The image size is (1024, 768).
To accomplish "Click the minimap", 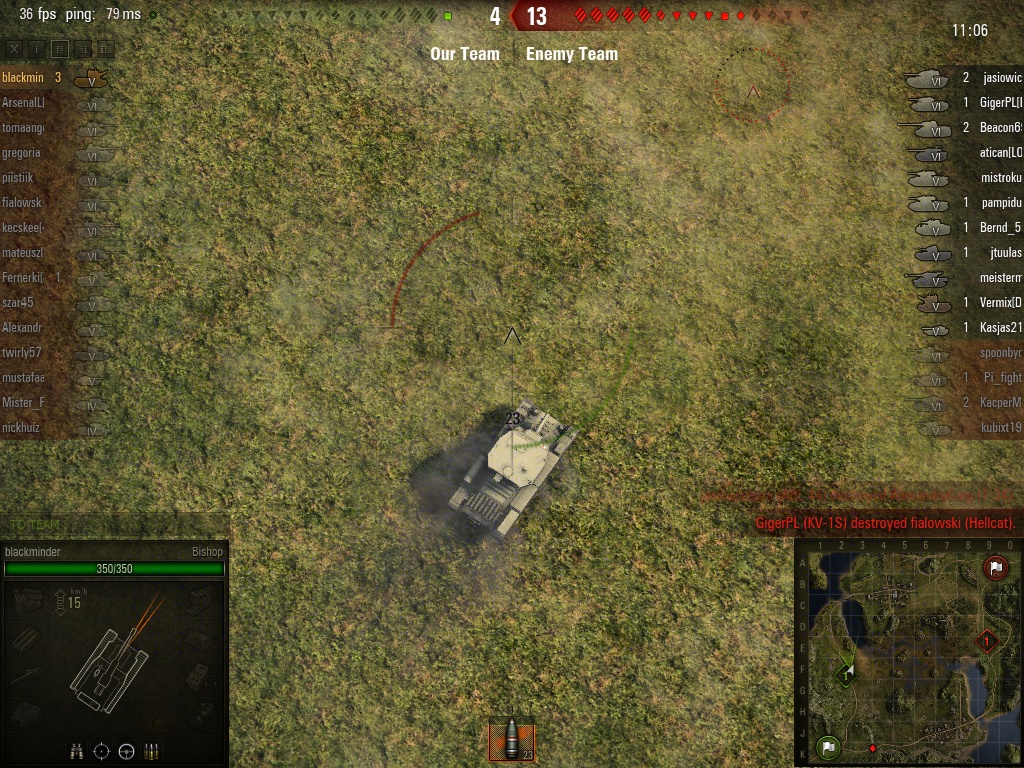I will (x=908, y=652).
